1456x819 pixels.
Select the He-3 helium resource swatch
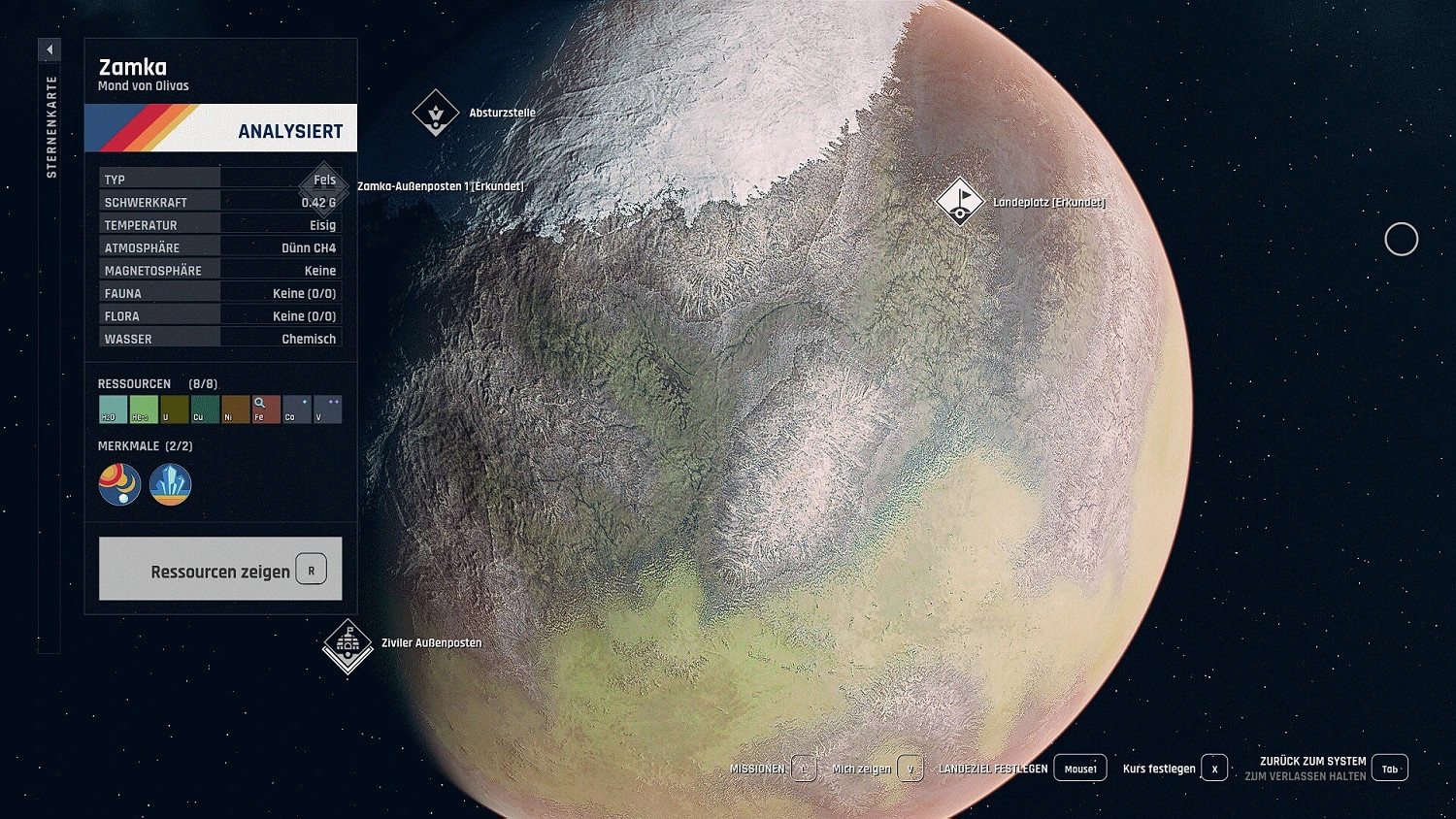[x=143, y=409]
